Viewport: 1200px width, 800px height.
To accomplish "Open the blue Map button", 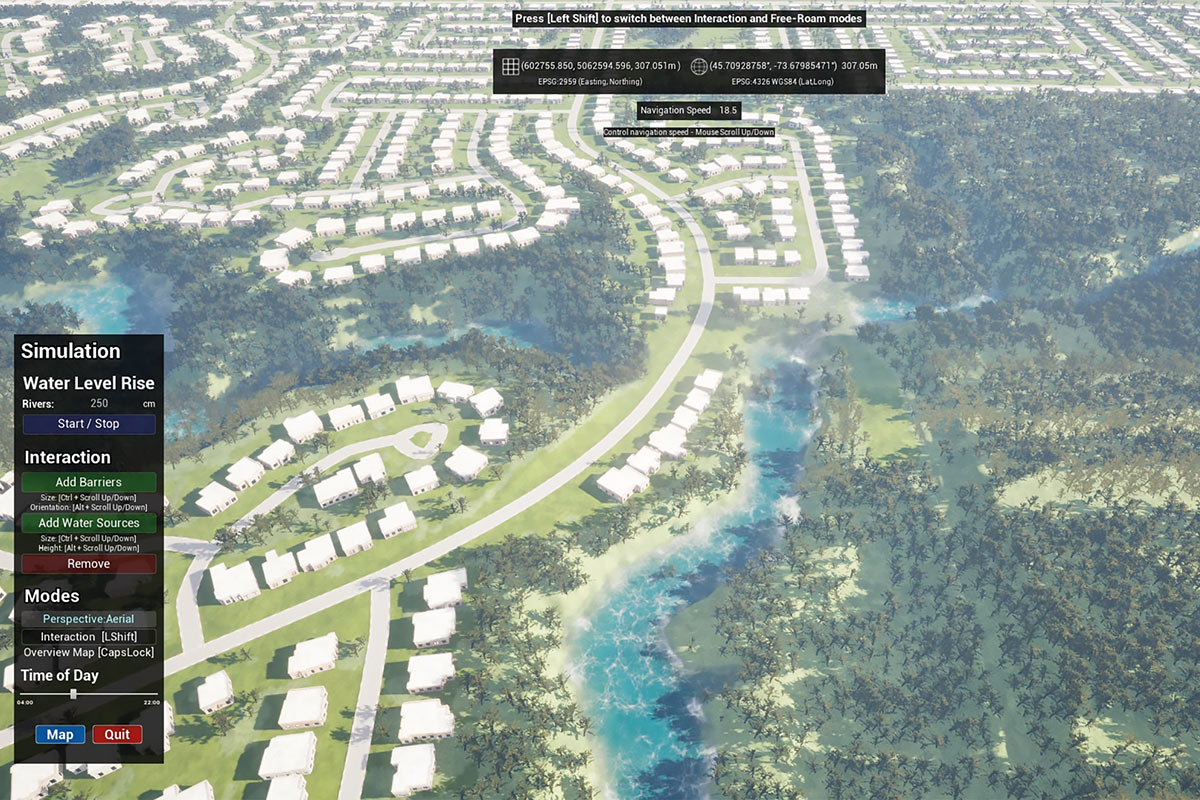I will 60,734.
